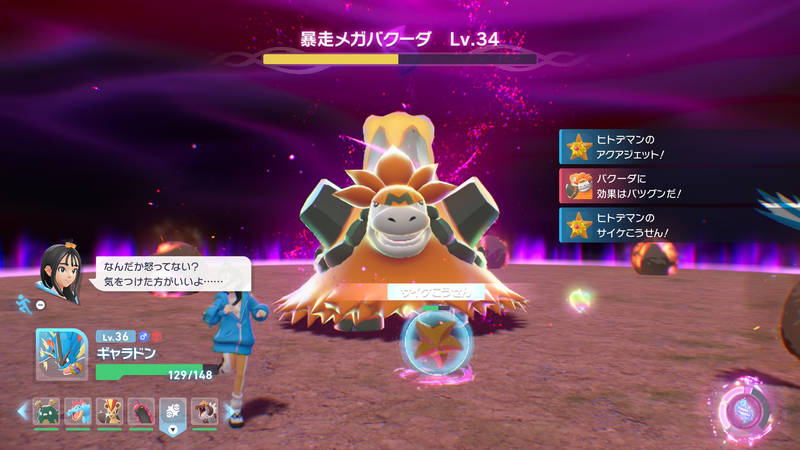This screenshot has height=450, width=800.
Task: Click the left arrow of the party bar
Action: [x=21, y=411]
